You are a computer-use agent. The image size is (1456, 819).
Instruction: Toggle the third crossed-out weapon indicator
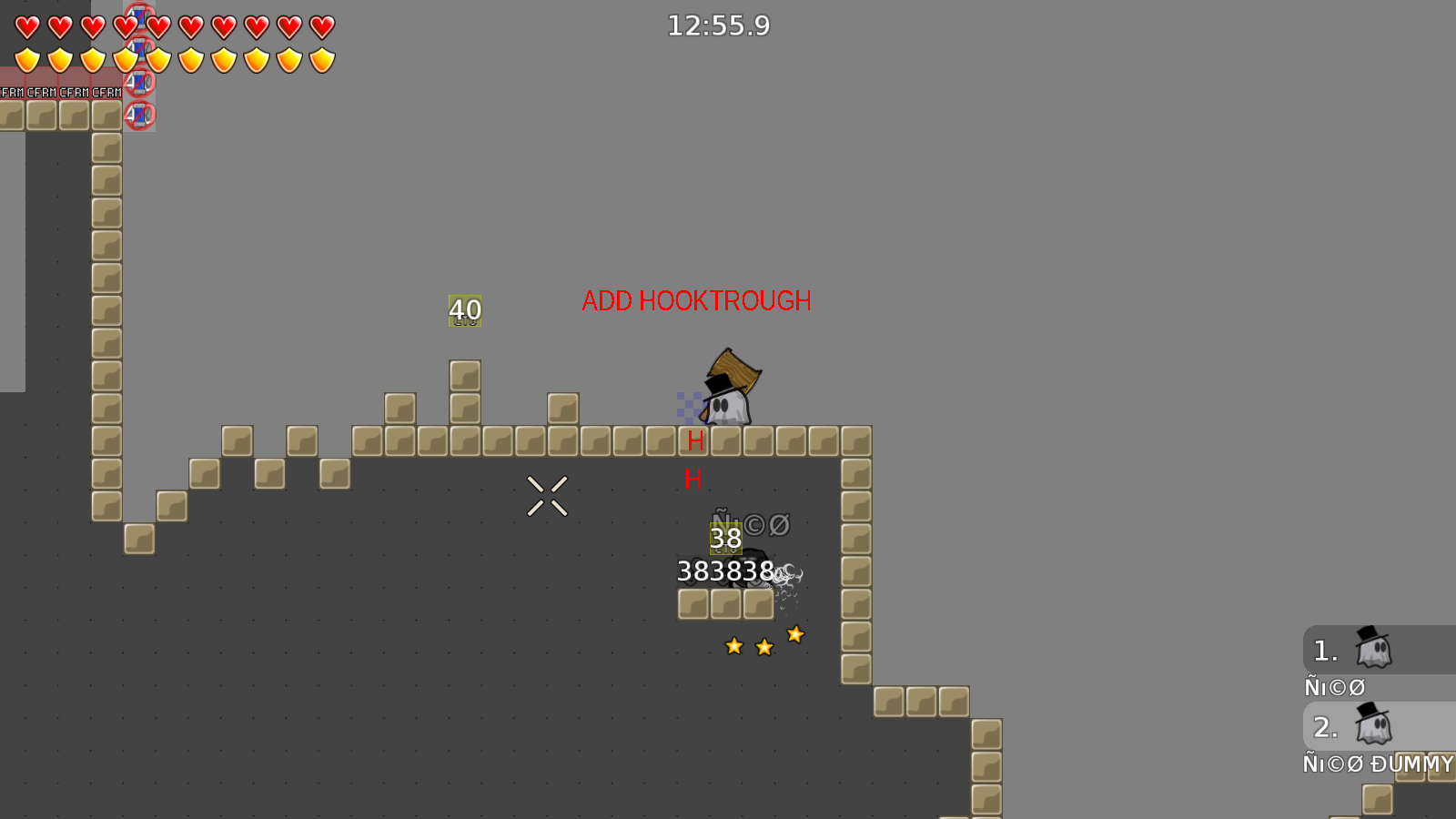[x=141, y=85]
